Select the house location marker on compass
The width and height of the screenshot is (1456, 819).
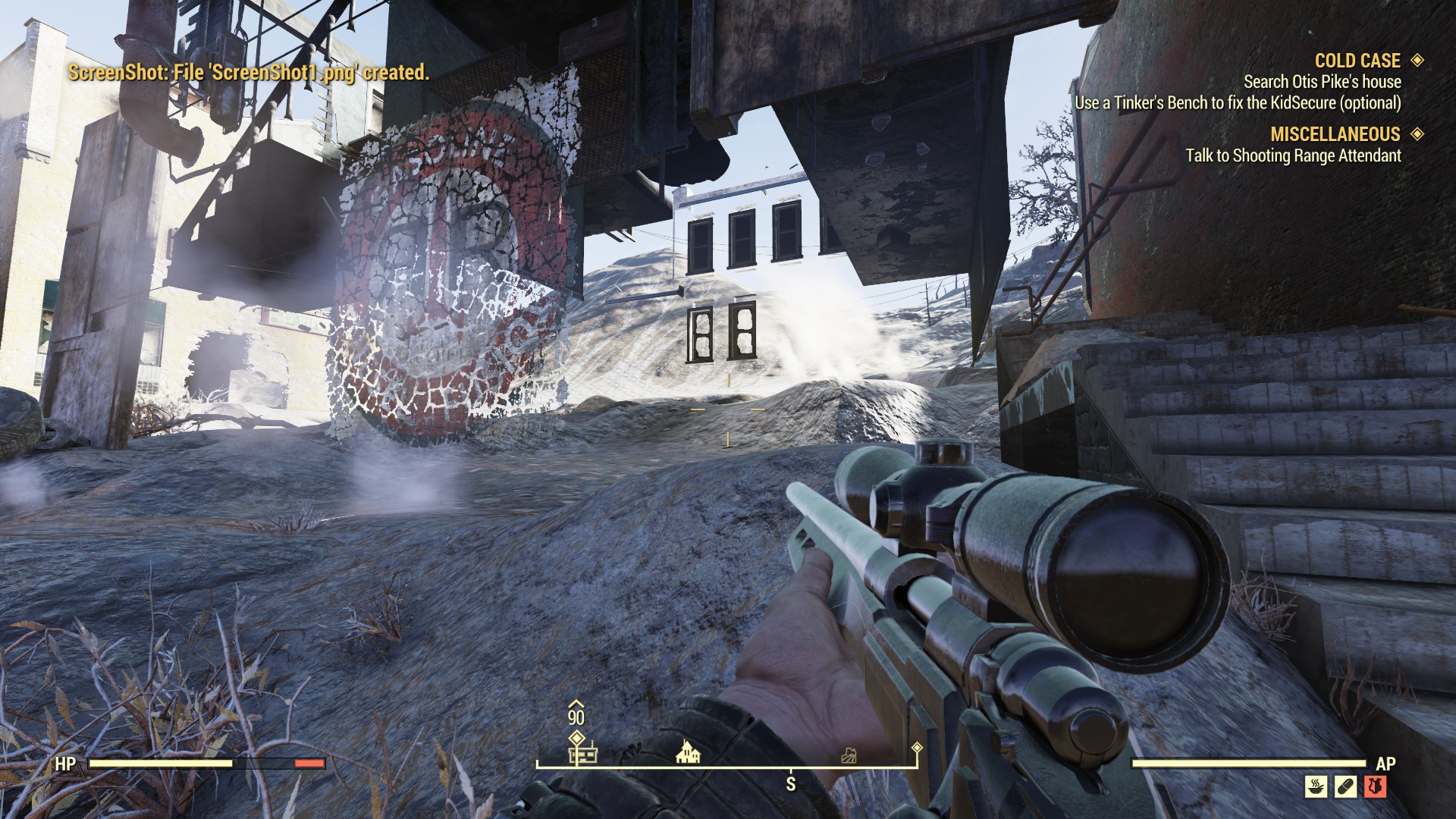(688, 752)
